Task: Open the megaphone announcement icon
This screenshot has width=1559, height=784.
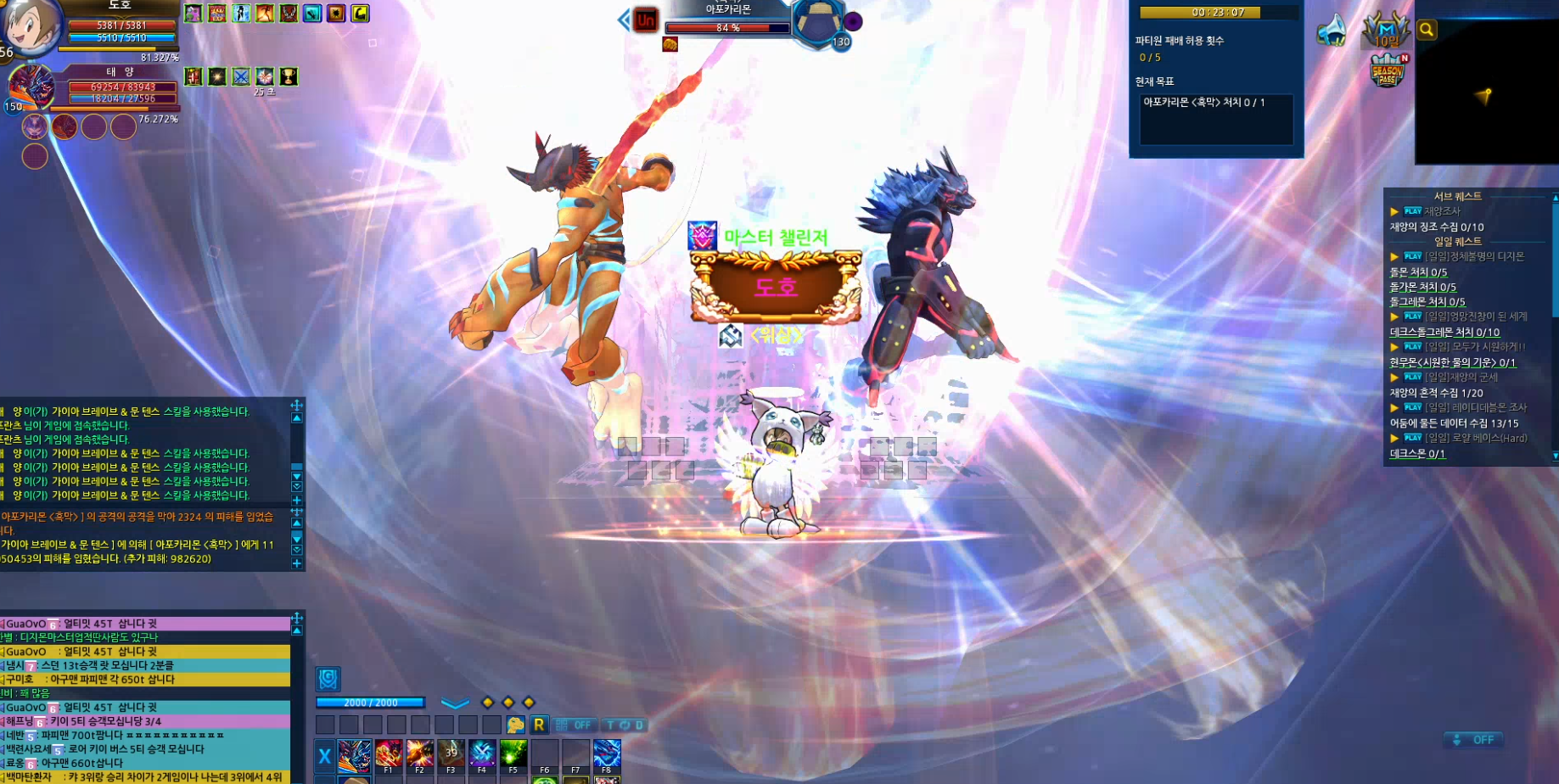Action: [x=1332, y=31]
